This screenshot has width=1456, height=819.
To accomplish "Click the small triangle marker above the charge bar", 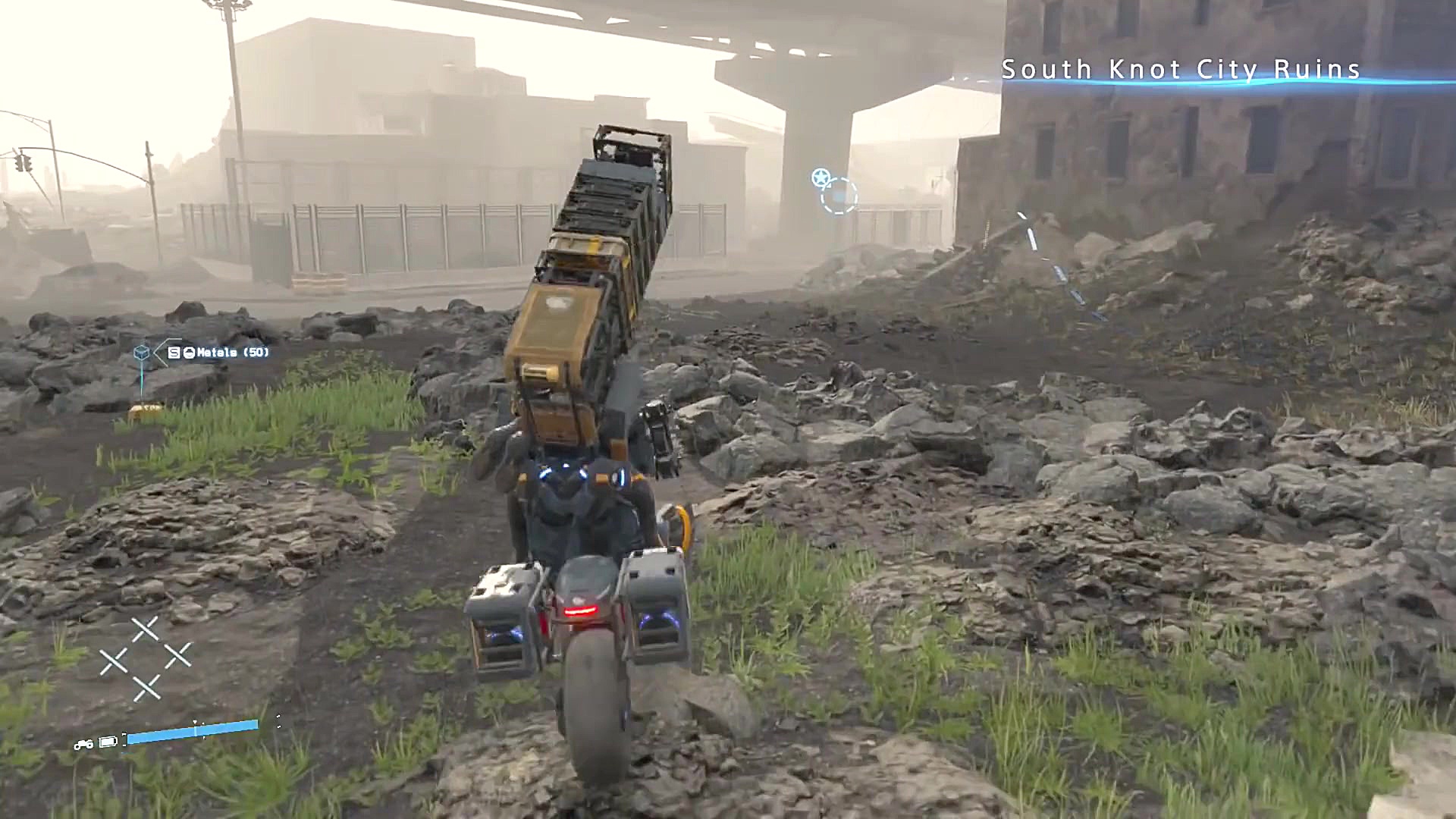I will click(x=195, y=721).
